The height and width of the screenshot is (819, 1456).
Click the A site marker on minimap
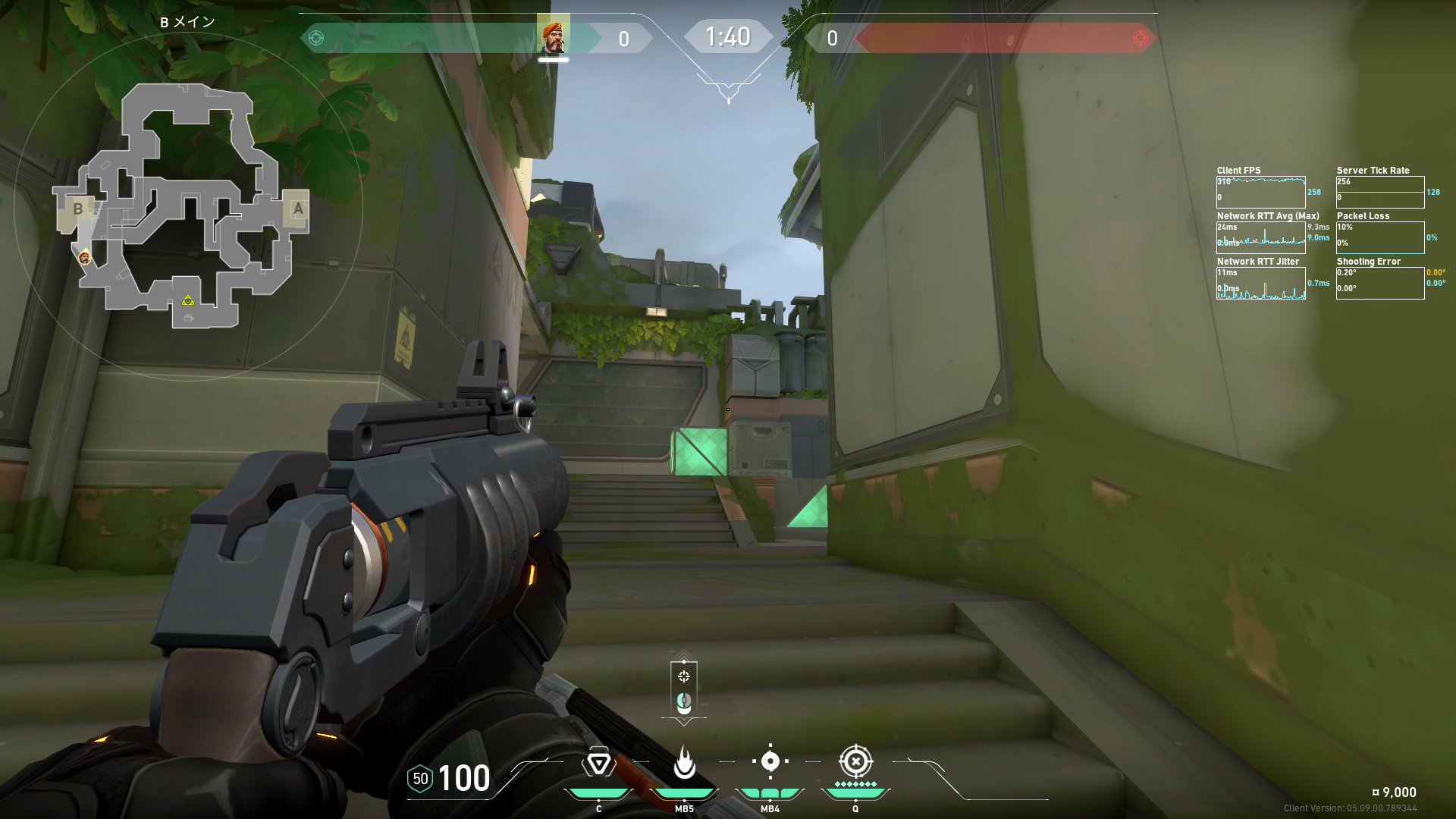[297, 209]
